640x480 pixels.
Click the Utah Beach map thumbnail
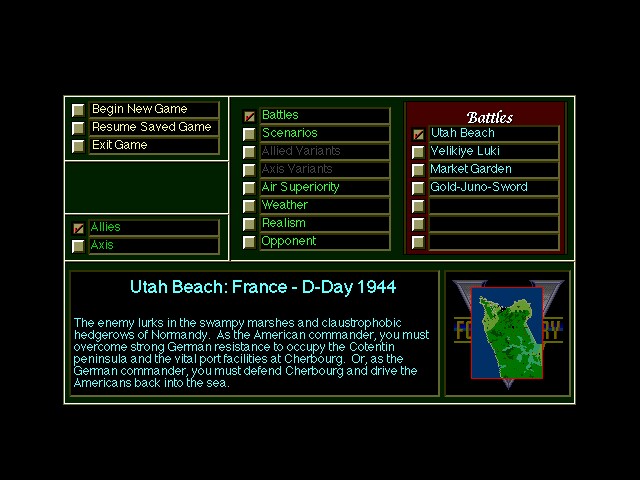507,333
